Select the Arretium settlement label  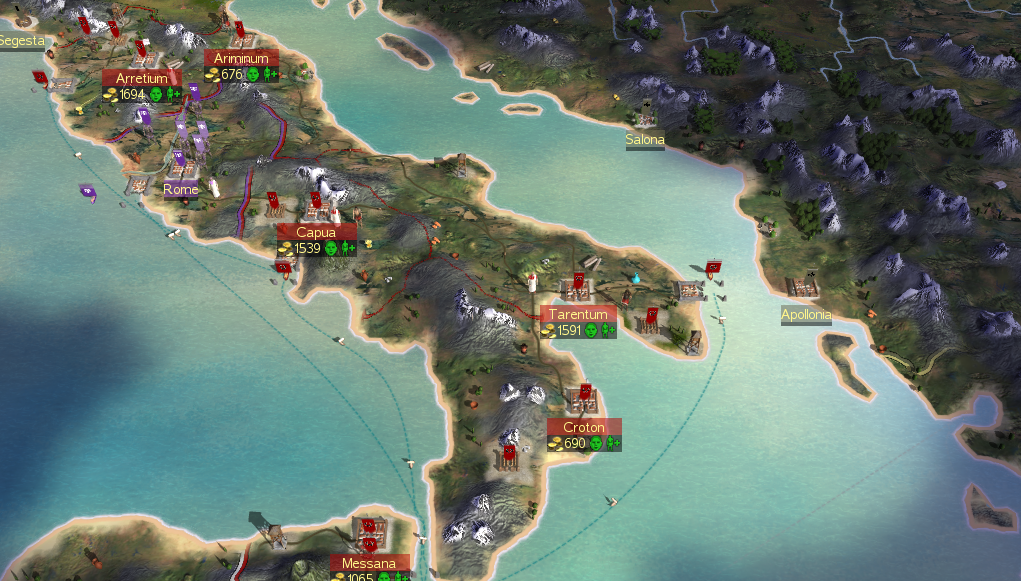[x=141, y=78]
